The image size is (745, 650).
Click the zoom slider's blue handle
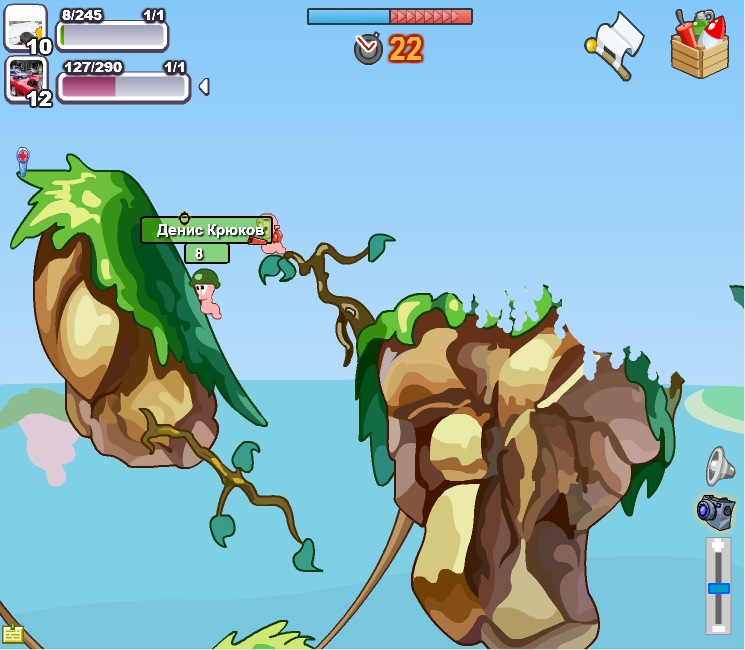point(718,588)
